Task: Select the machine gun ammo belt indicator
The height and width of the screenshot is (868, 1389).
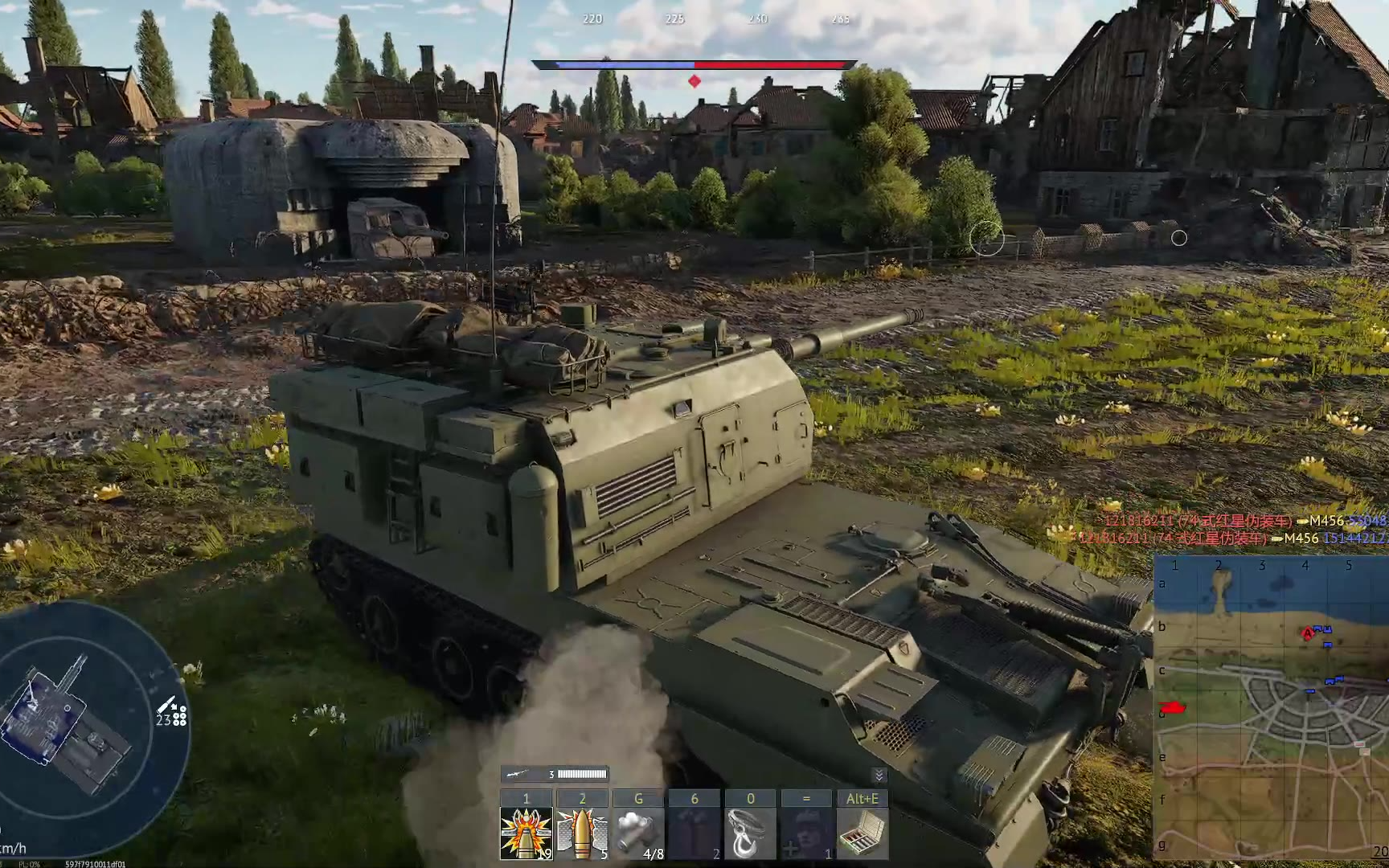Action: pos(555,774)
